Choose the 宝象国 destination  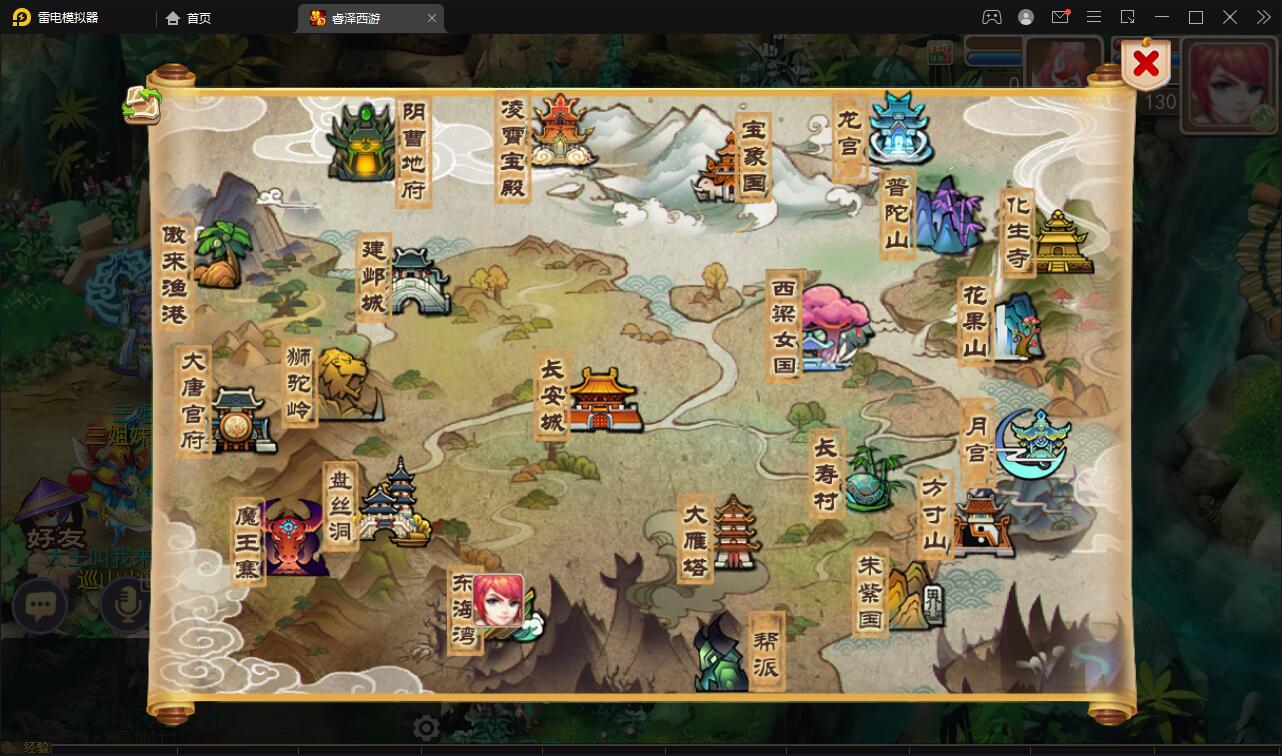coord(722,172)
